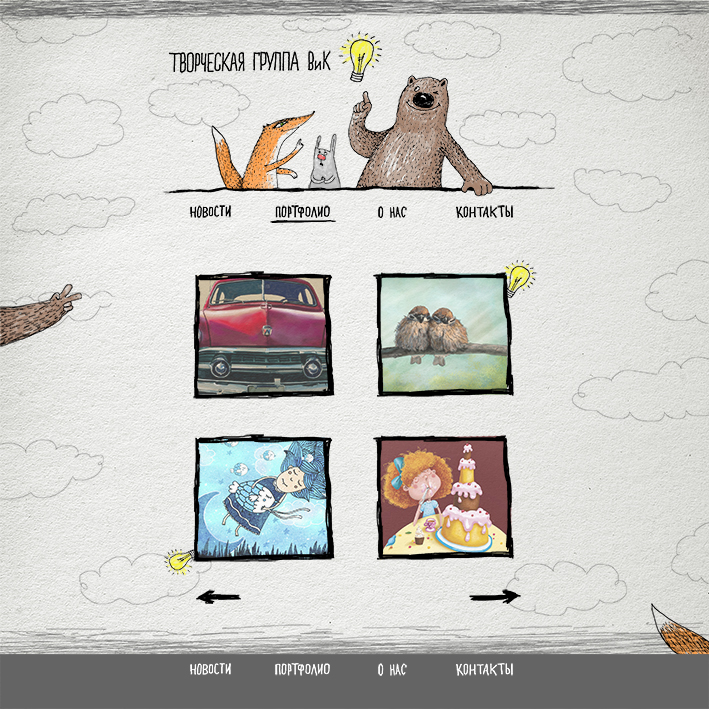Viewport: 709px width, 709px height.
Task: Open the top НОВОСТИ menu link
Action: (210, 212)
